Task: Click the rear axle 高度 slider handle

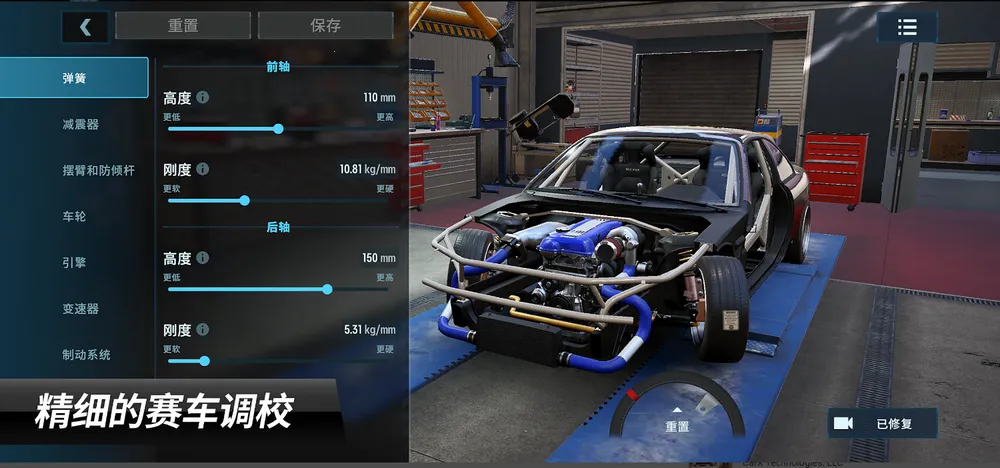Action: coord(327,289)
